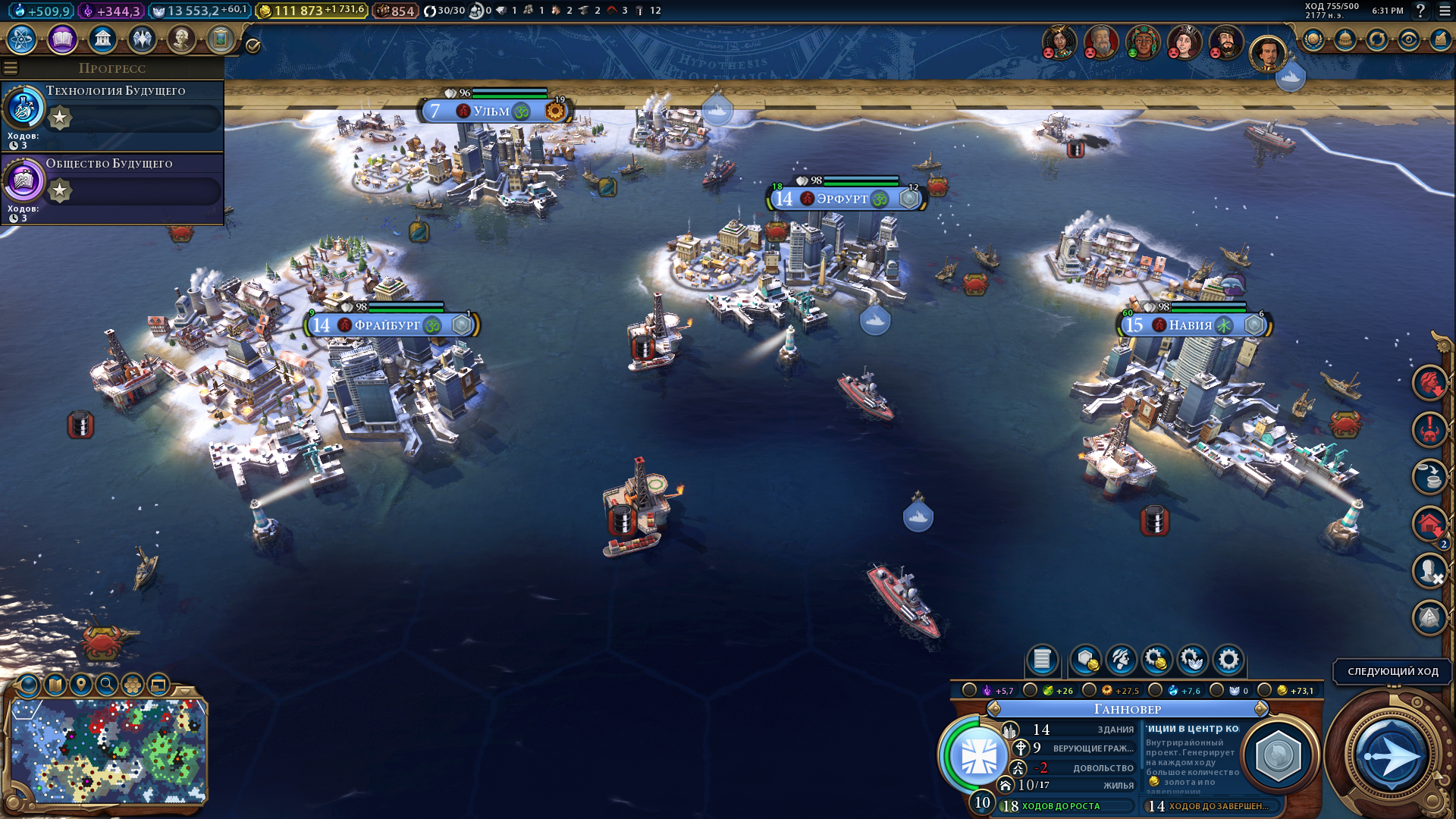Viewport: 1456px width, 819px height.
Task: Open the game menu hamburger button
Action: [x=1445, y=11]
